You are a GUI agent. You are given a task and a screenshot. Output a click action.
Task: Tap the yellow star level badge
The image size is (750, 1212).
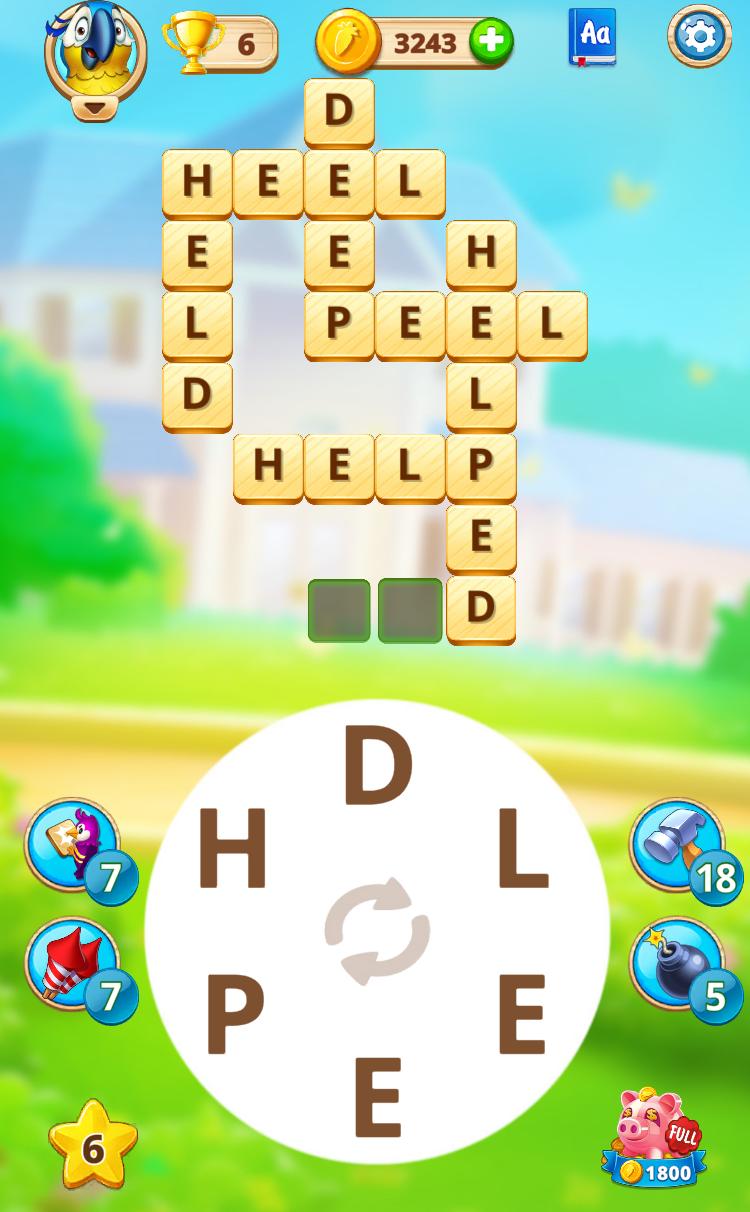point(93,1147)
